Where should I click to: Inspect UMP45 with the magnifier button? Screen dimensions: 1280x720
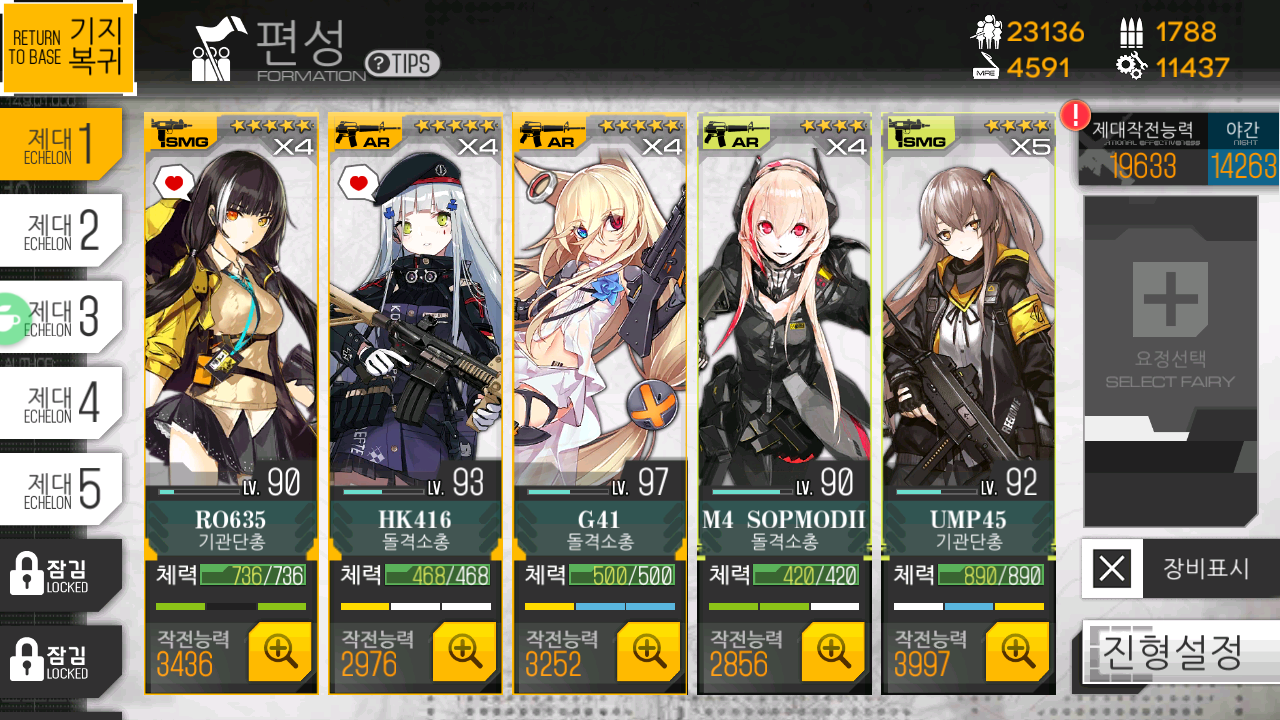pyautogui.click(x=1017, y=651)
